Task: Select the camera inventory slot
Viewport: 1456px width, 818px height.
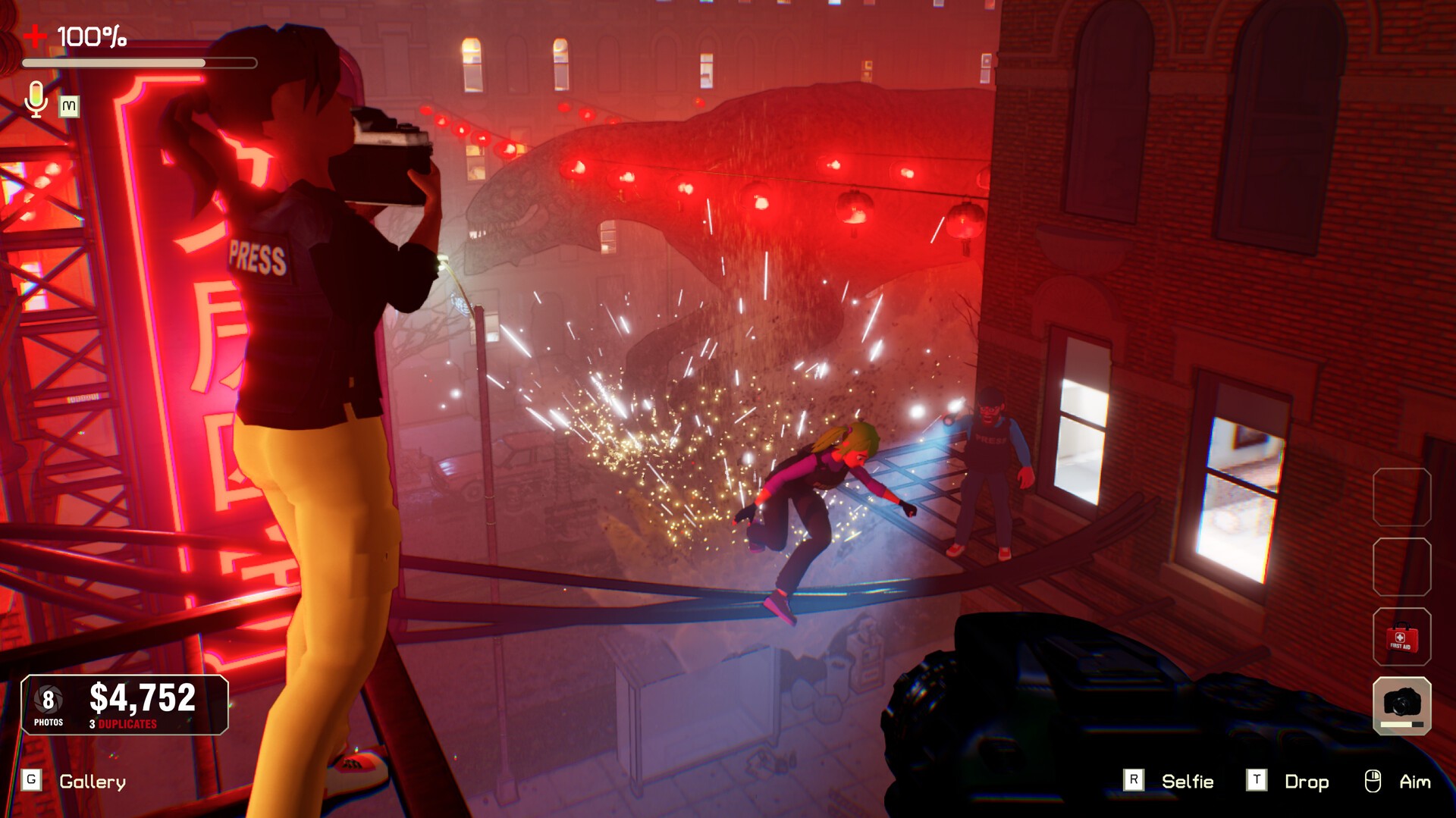Action: point(1401,705)
